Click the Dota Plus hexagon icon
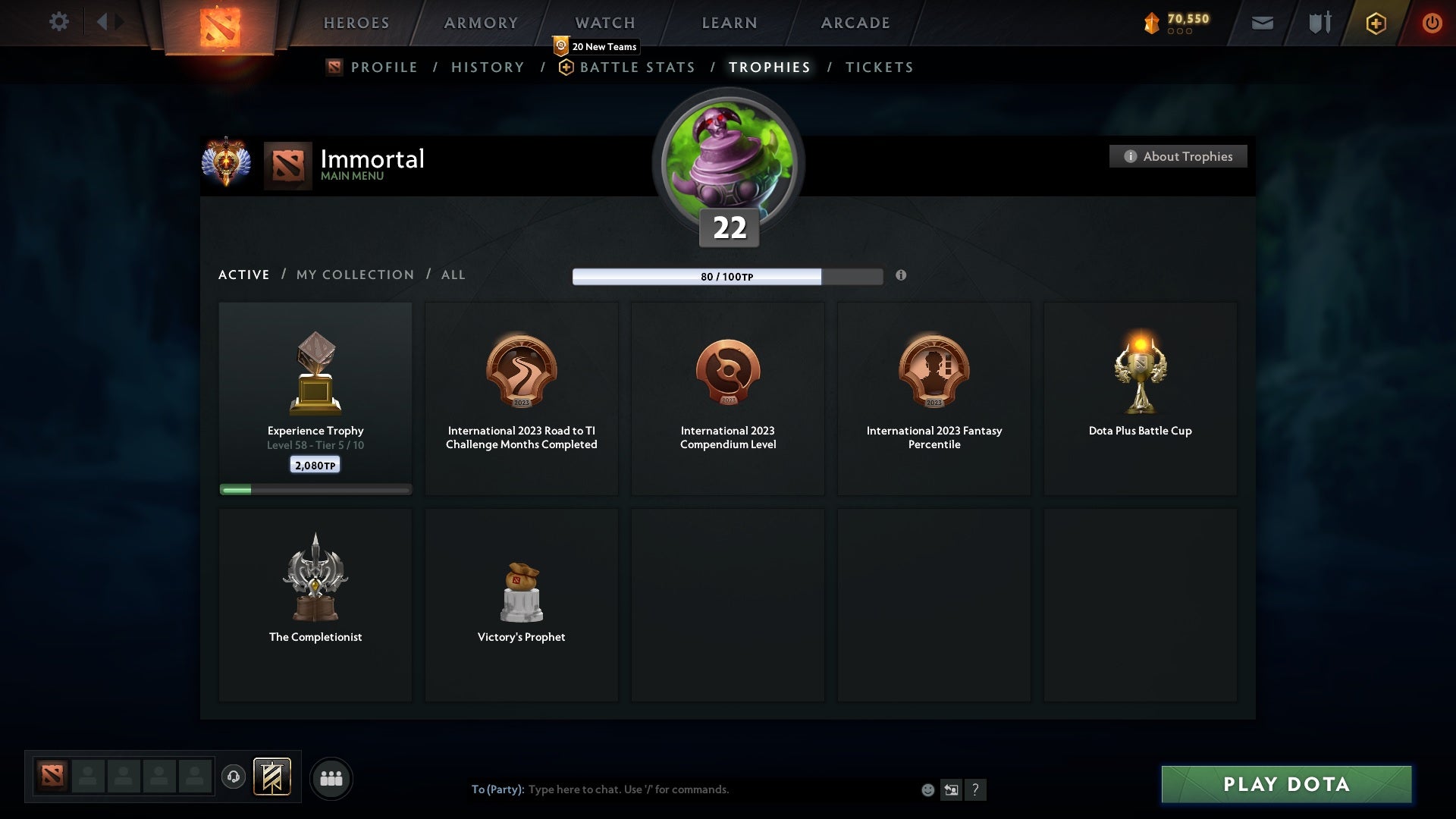This screenshot has width=1456, height=819. 1376,23
